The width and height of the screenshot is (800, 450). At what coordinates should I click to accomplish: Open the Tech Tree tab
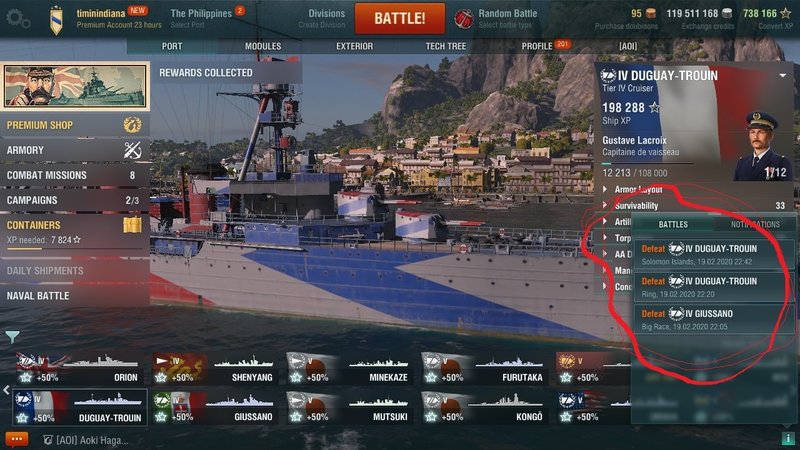point(445,46)
